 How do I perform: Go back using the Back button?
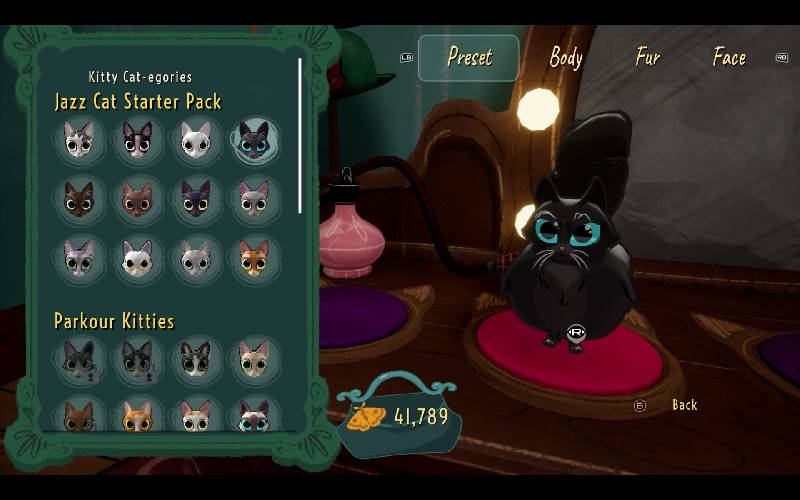click(684, 405)
